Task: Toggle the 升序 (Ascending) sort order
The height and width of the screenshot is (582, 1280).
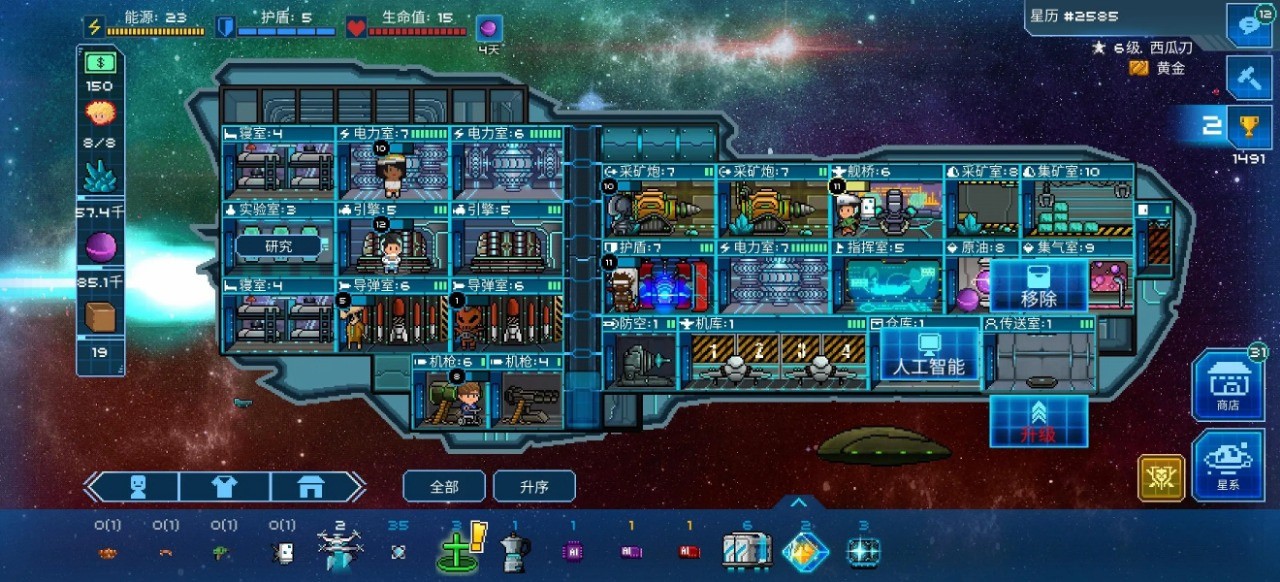Action: [534, 487]
